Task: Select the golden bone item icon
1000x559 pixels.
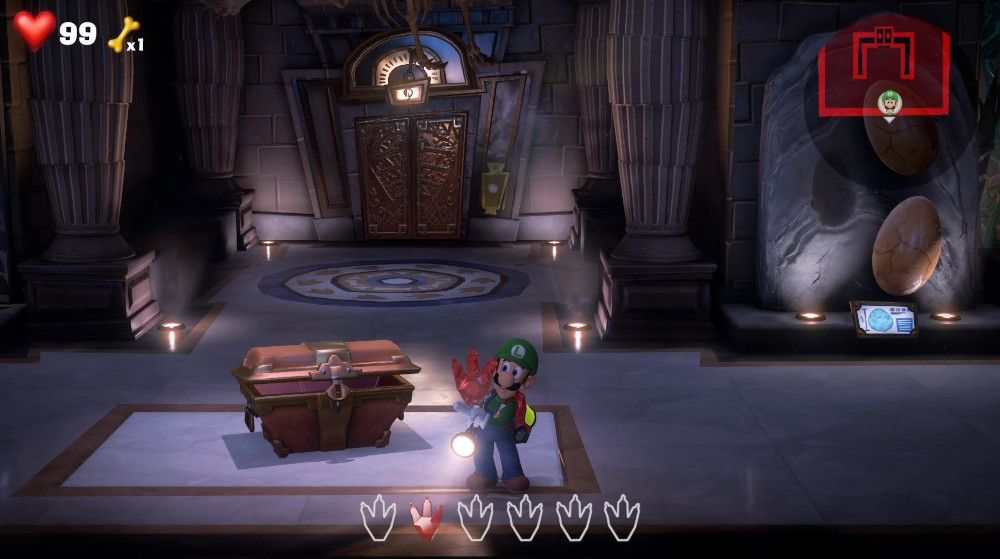Action: pyautogui.click(x=123, y=35)
